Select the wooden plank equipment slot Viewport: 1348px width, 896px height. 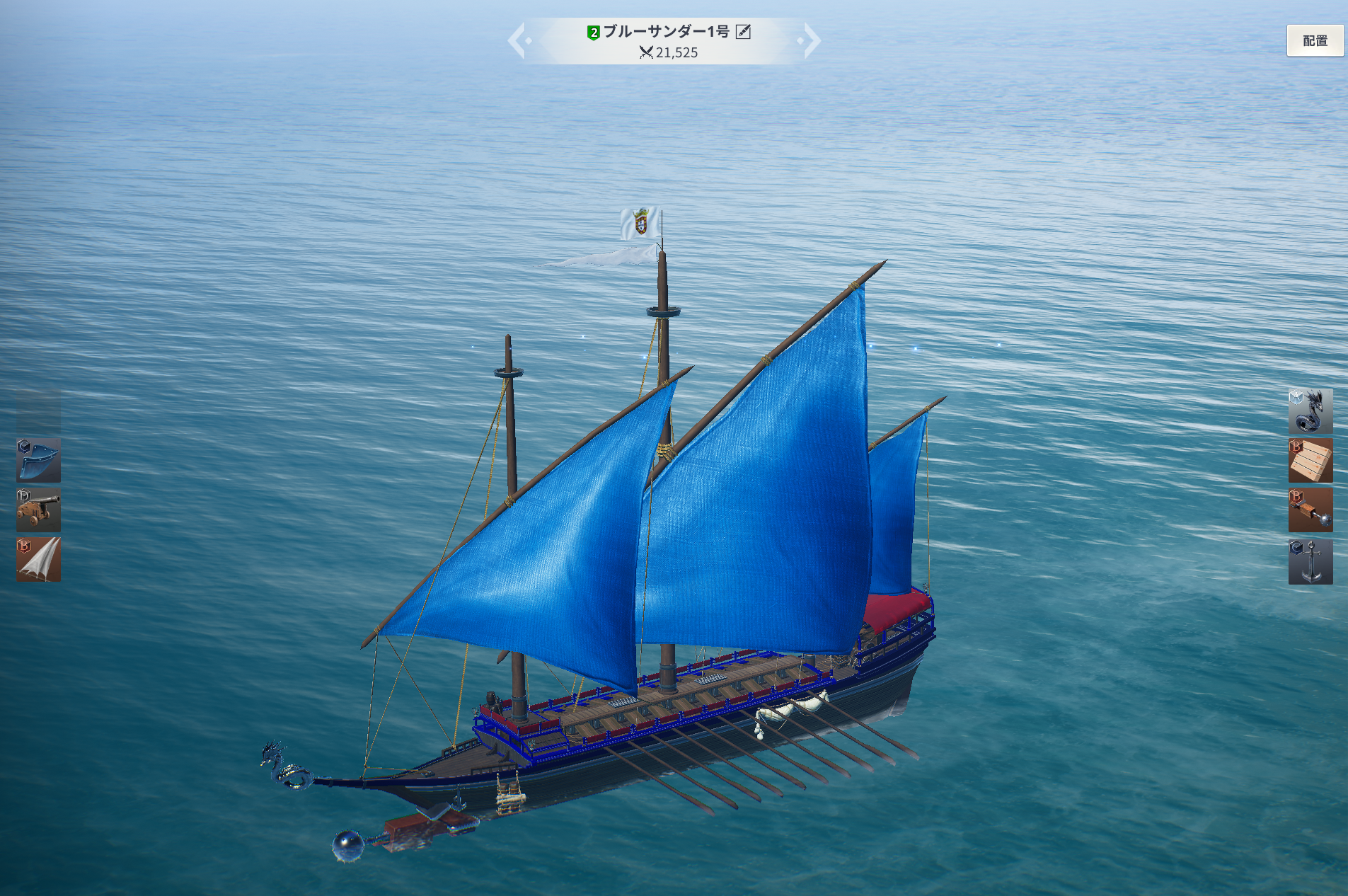[x=1310, y=460]
